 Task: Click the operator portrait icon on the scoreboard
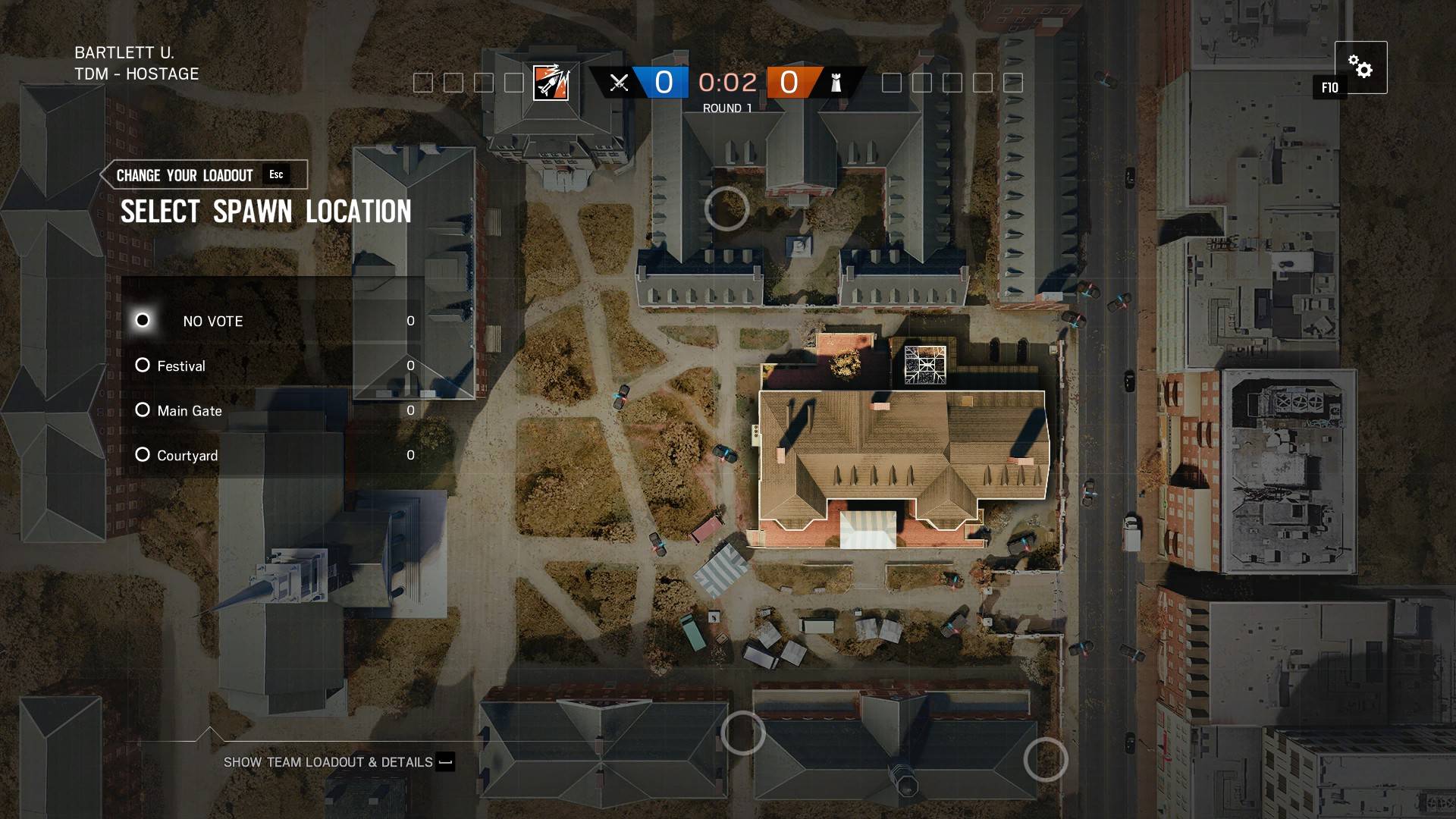(552, 83)
